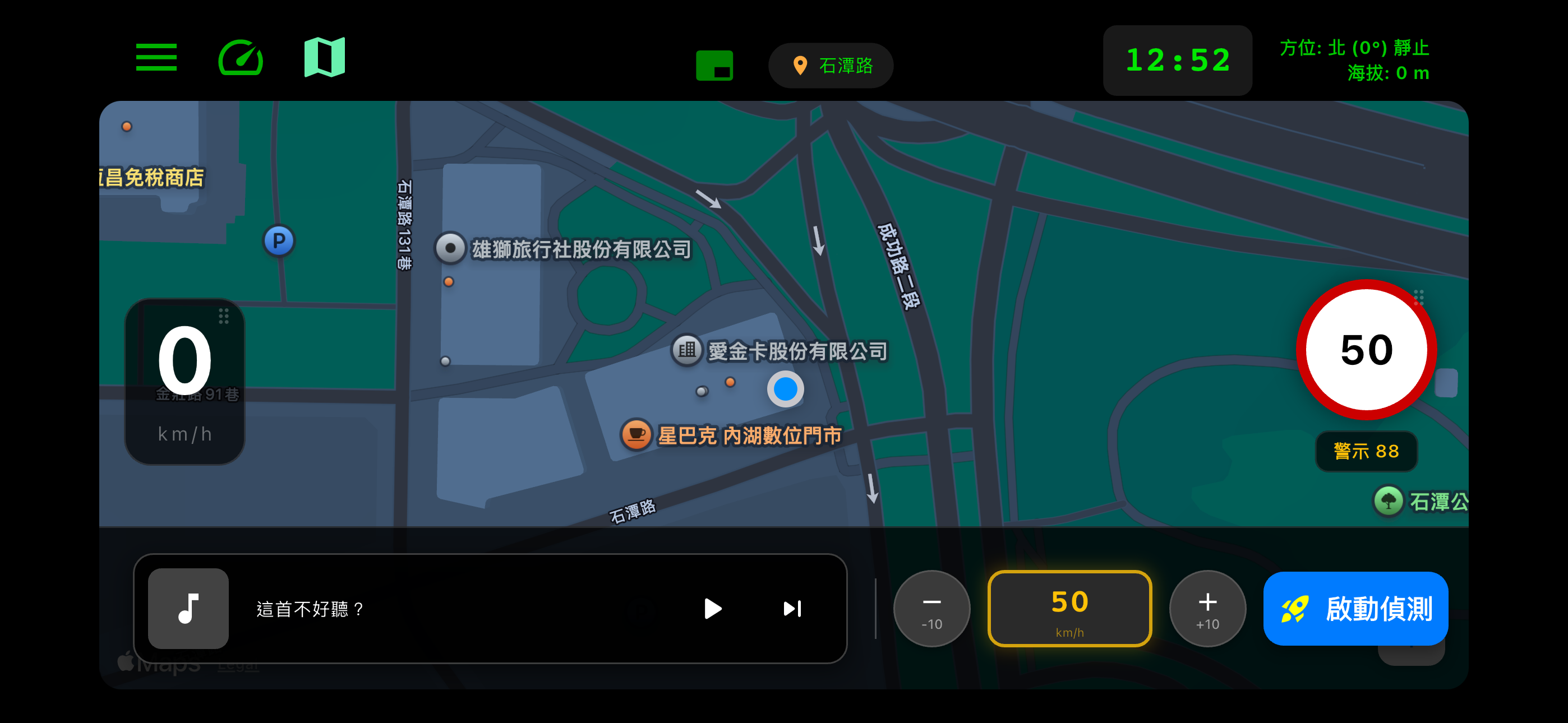Select the map view icon
The width and height of the screenshot is (1568, 723).
click(325, 57)
